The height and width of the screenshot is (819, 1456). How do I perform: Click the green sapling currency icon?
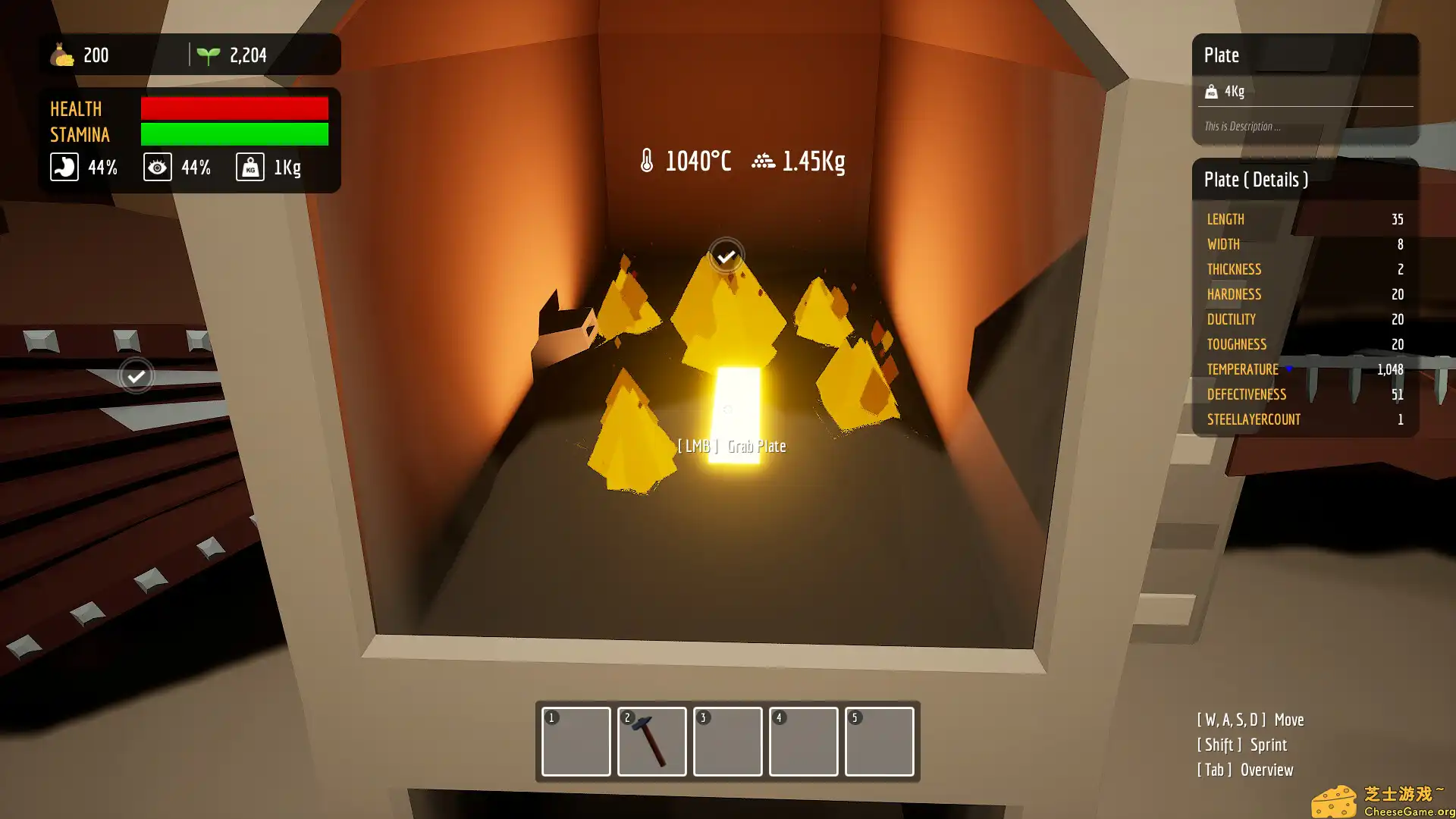tap(209, 53)
